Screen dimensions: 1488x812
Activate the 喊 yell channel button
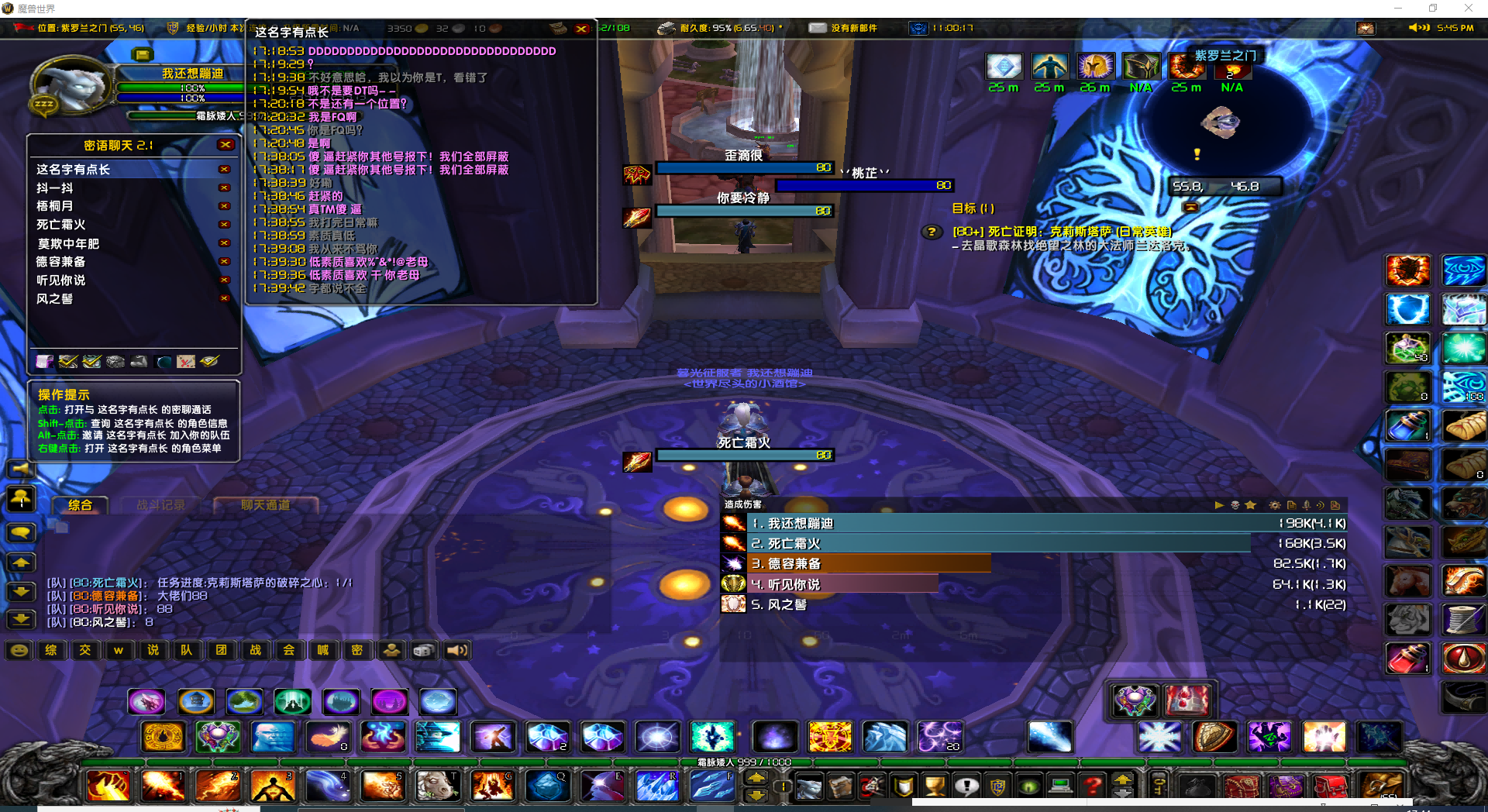click(322, 650)
